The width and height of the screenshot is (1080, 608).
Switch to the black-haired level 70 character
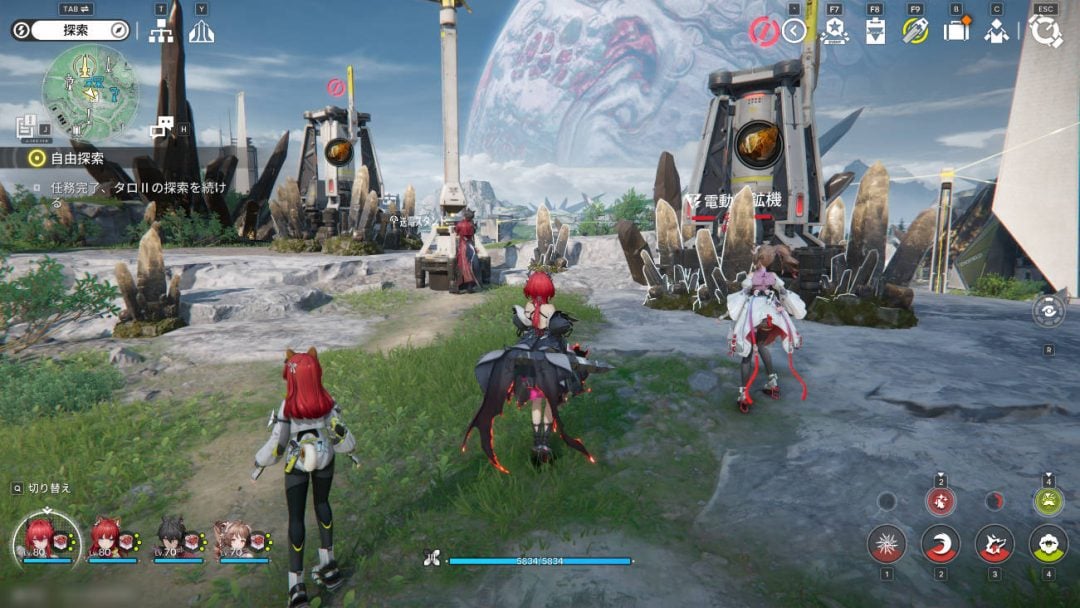tap(173, 540)
